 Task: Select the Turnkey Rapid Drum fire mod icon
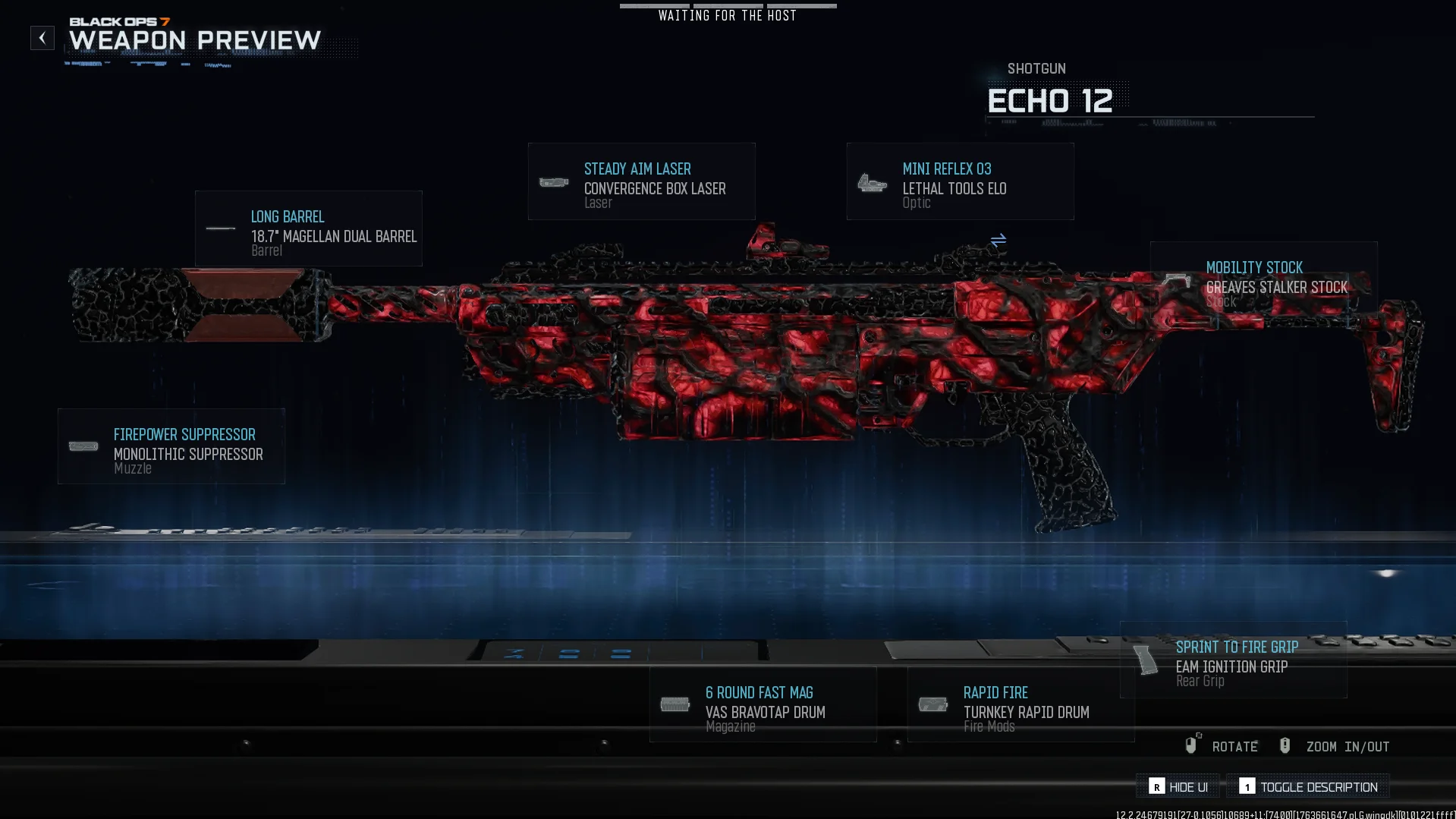(x=932, y=704)
